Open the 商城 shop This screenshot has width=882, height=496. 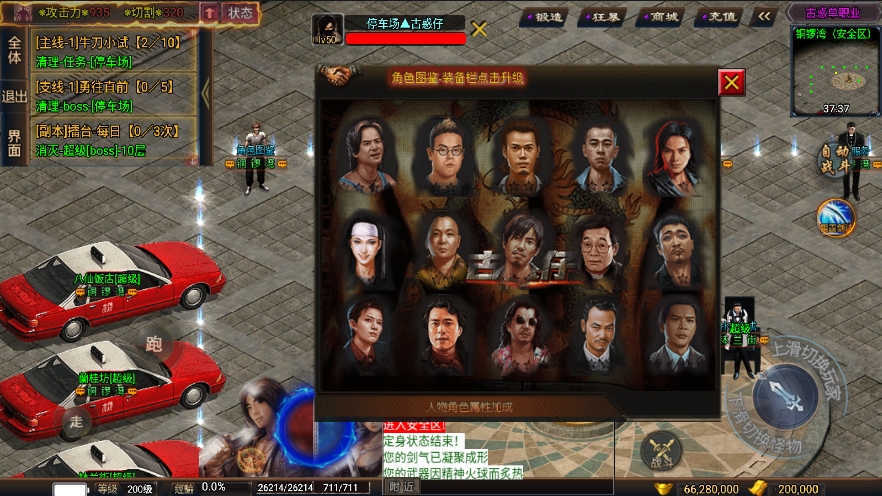point(663,16)
